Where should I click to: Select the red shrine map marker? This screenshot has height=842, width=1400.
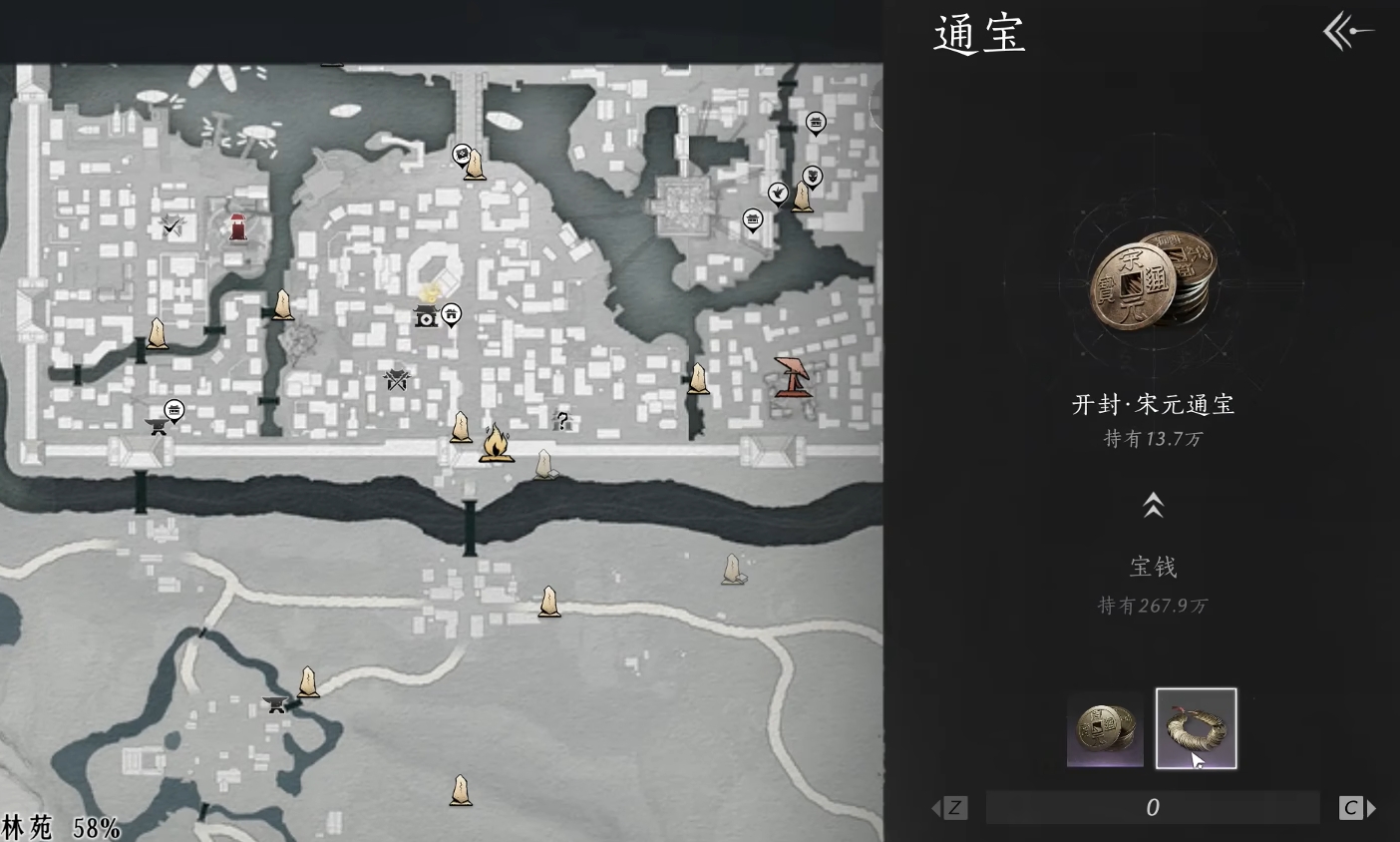238,227
